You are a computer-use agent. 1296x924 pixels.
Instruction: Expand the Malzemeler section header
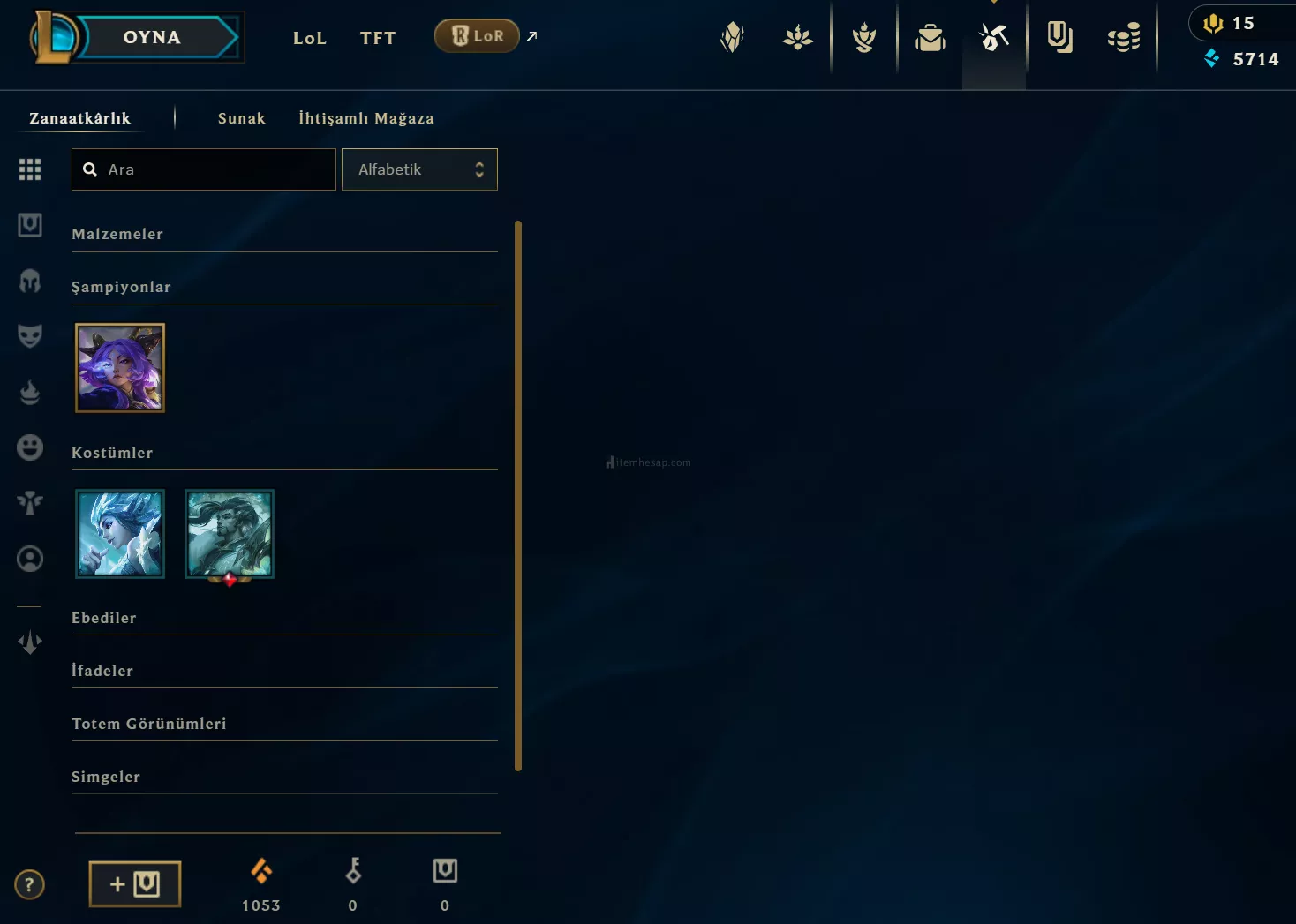[x=117, y=234]
